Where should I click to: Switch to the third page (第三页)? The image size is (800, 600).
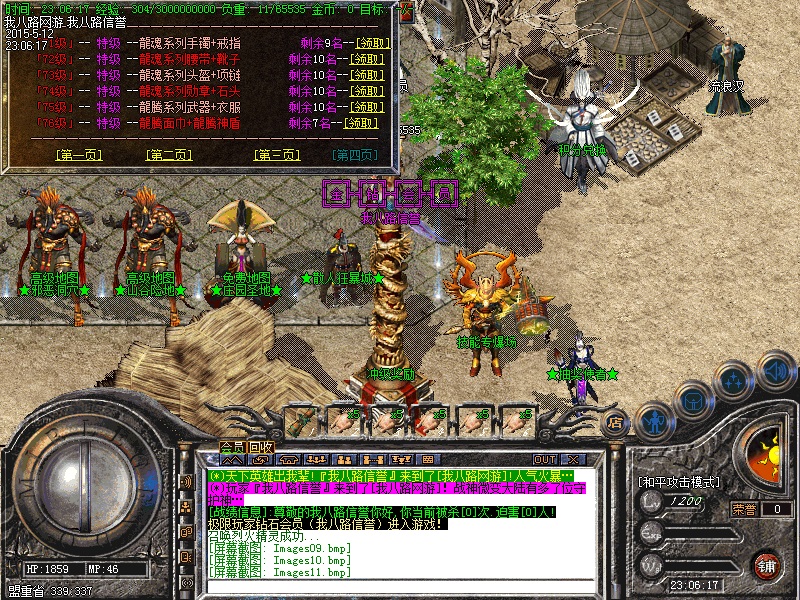coord(277,155)
